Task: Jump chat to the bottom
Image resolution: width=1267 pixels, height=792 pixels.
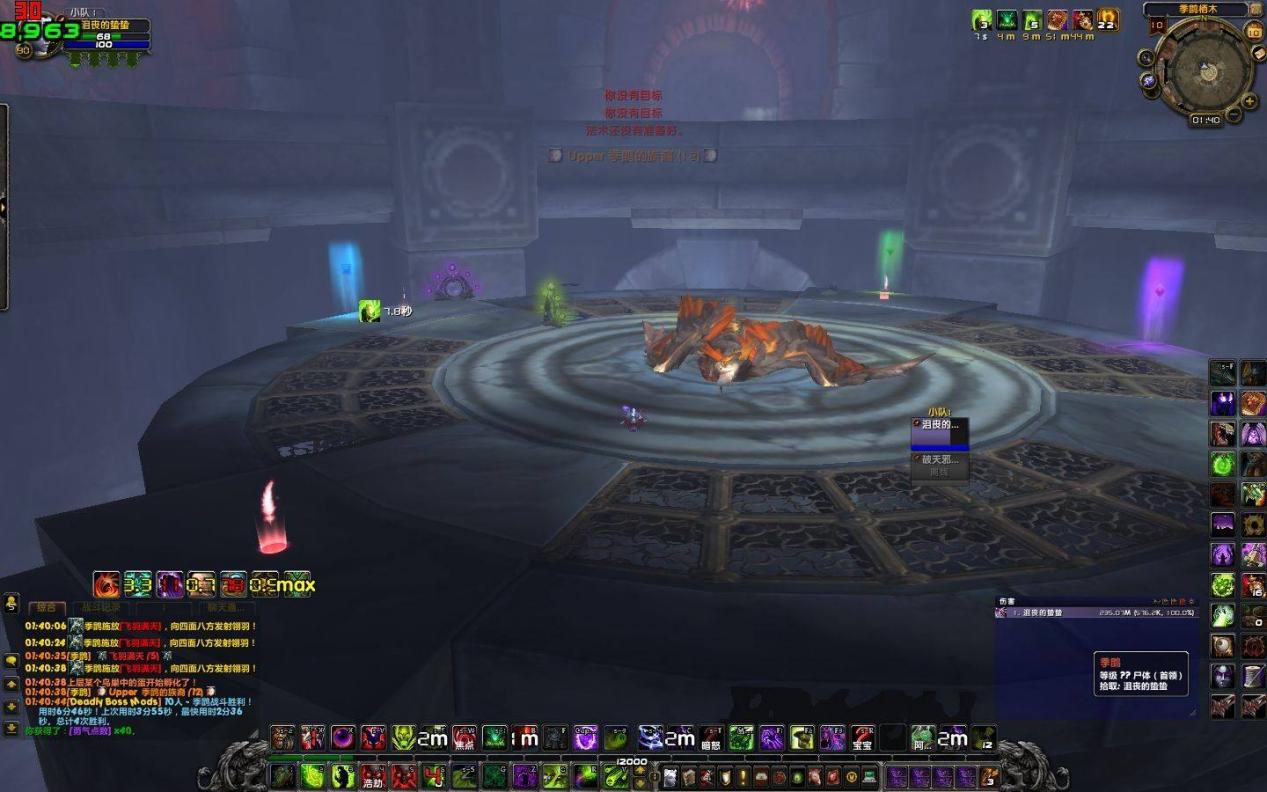Action: [x=11, y=727]
